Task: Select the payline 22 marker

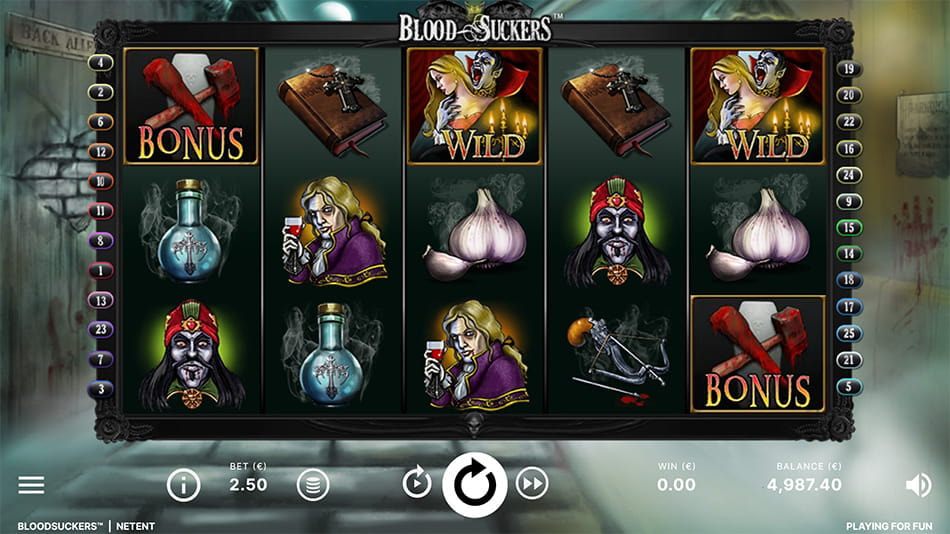Action: (849, 122)
